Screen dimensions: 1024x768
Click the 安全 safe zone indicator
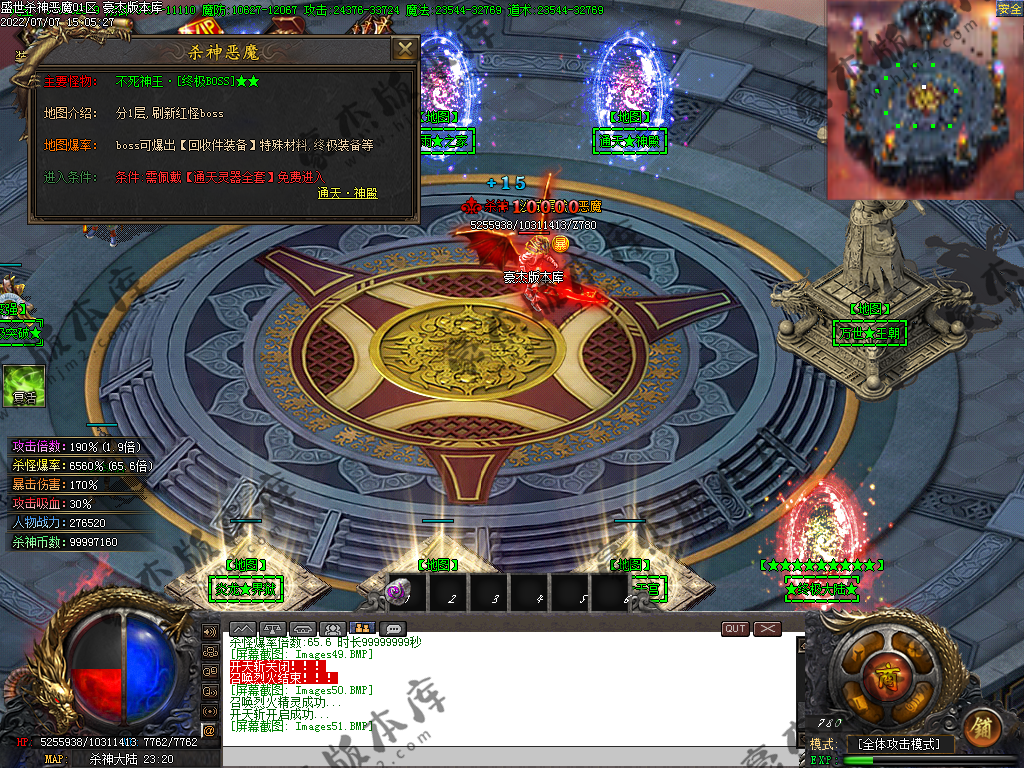[x=1009, y=9]
